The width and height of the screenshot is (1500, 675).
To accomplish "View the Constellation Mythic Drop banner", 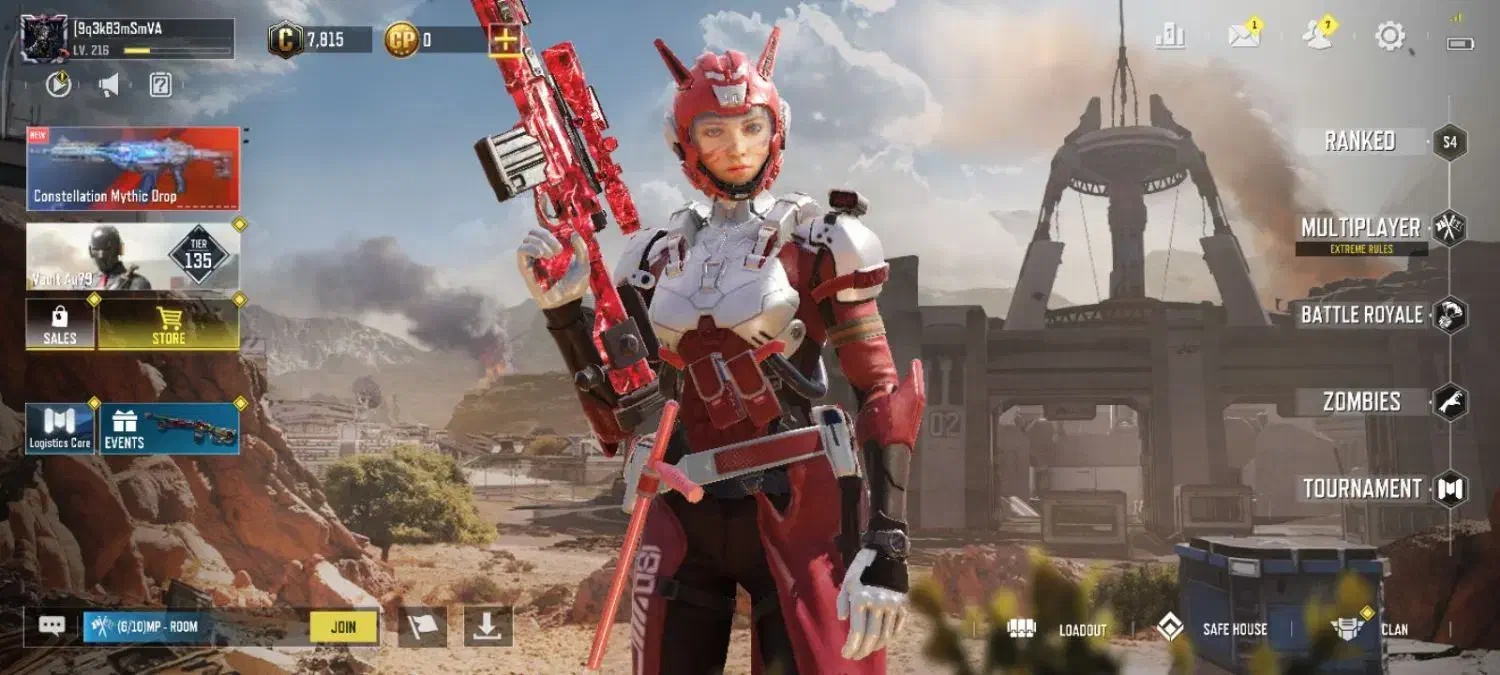I will coord(133,168).
